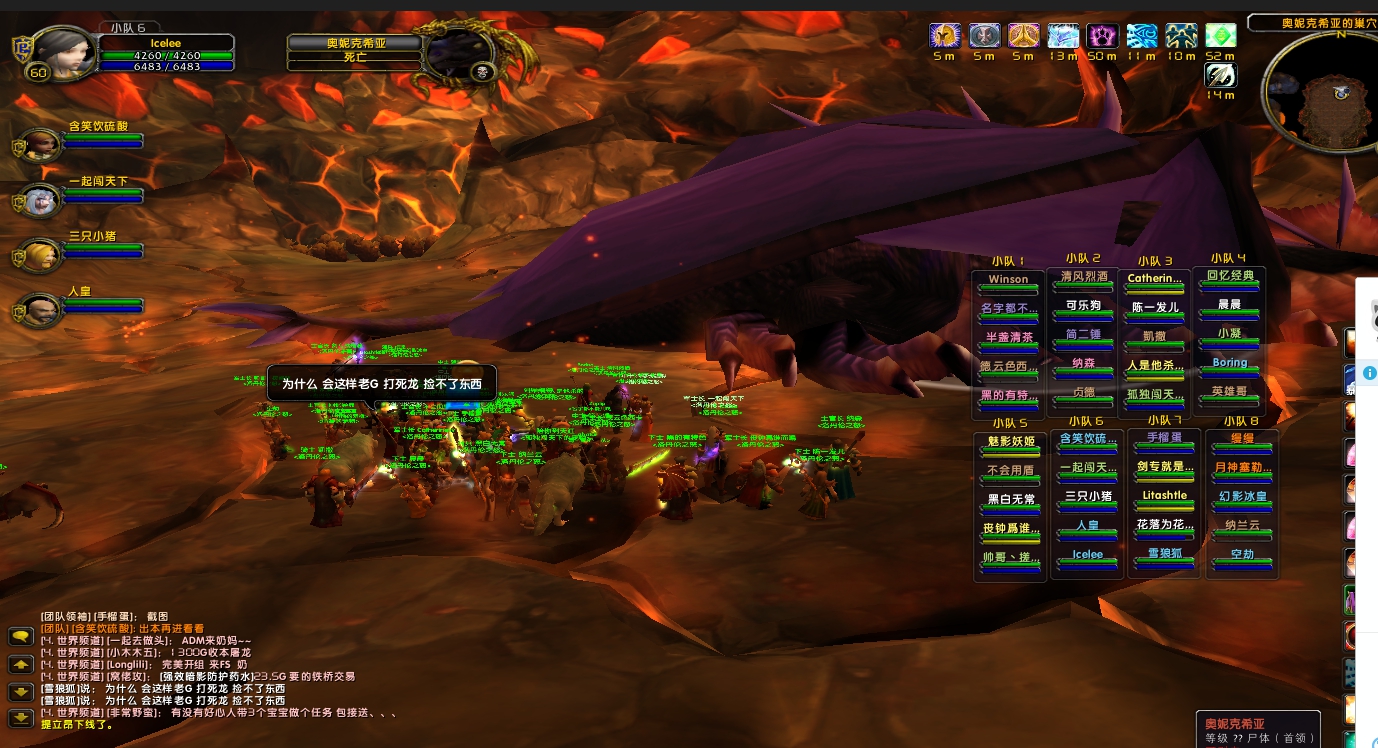Click the chat scroll up arrow button
1378x748 pixels.
coord(21,664)
